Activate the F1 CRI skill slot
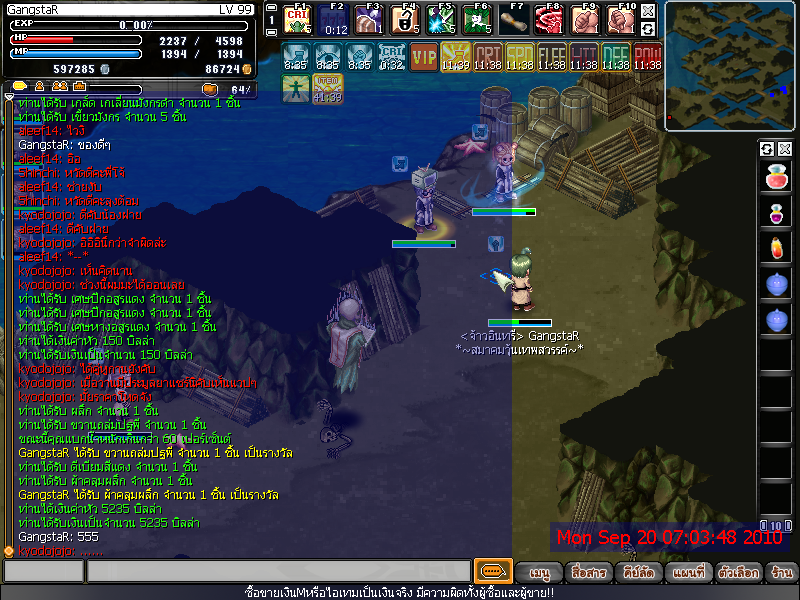800x600 pixels. coord(298,19)
